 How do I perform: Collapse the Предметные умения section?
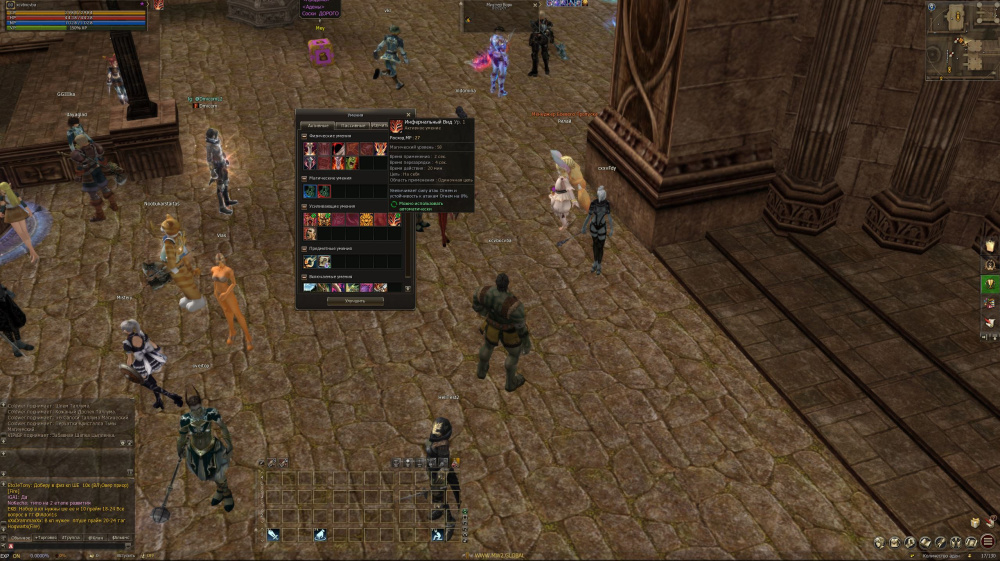pyautogui.click(x=304, y=248)
